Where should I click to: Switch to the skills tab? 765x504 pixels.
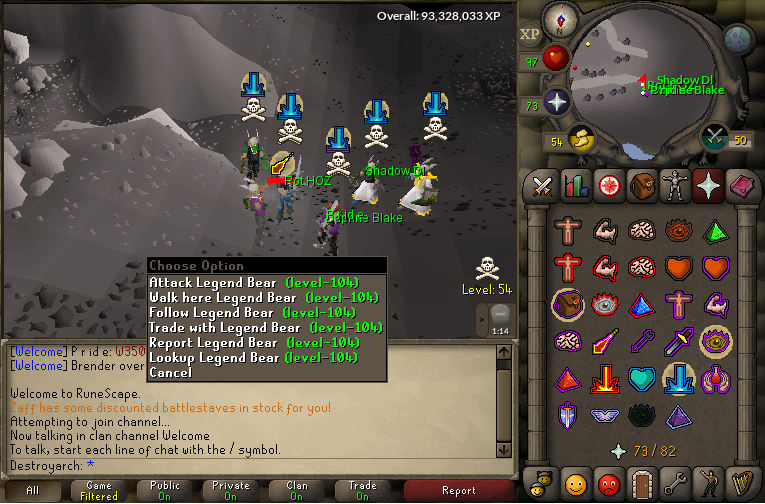575,186
